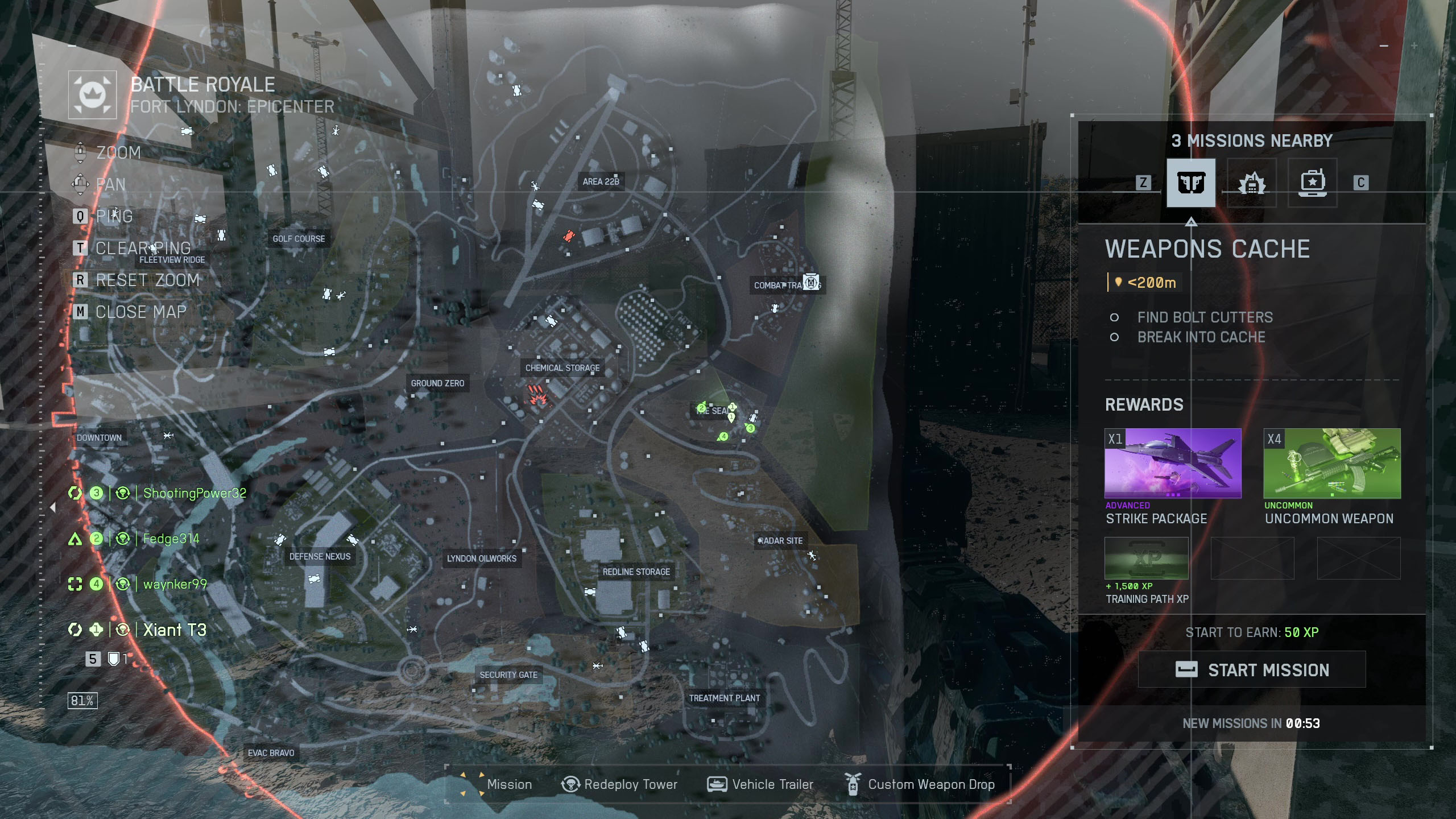Viewport: 1456px width, 819px height.
Task: Switch to the third nearby mission tab
Action: tap(1312, 183)
